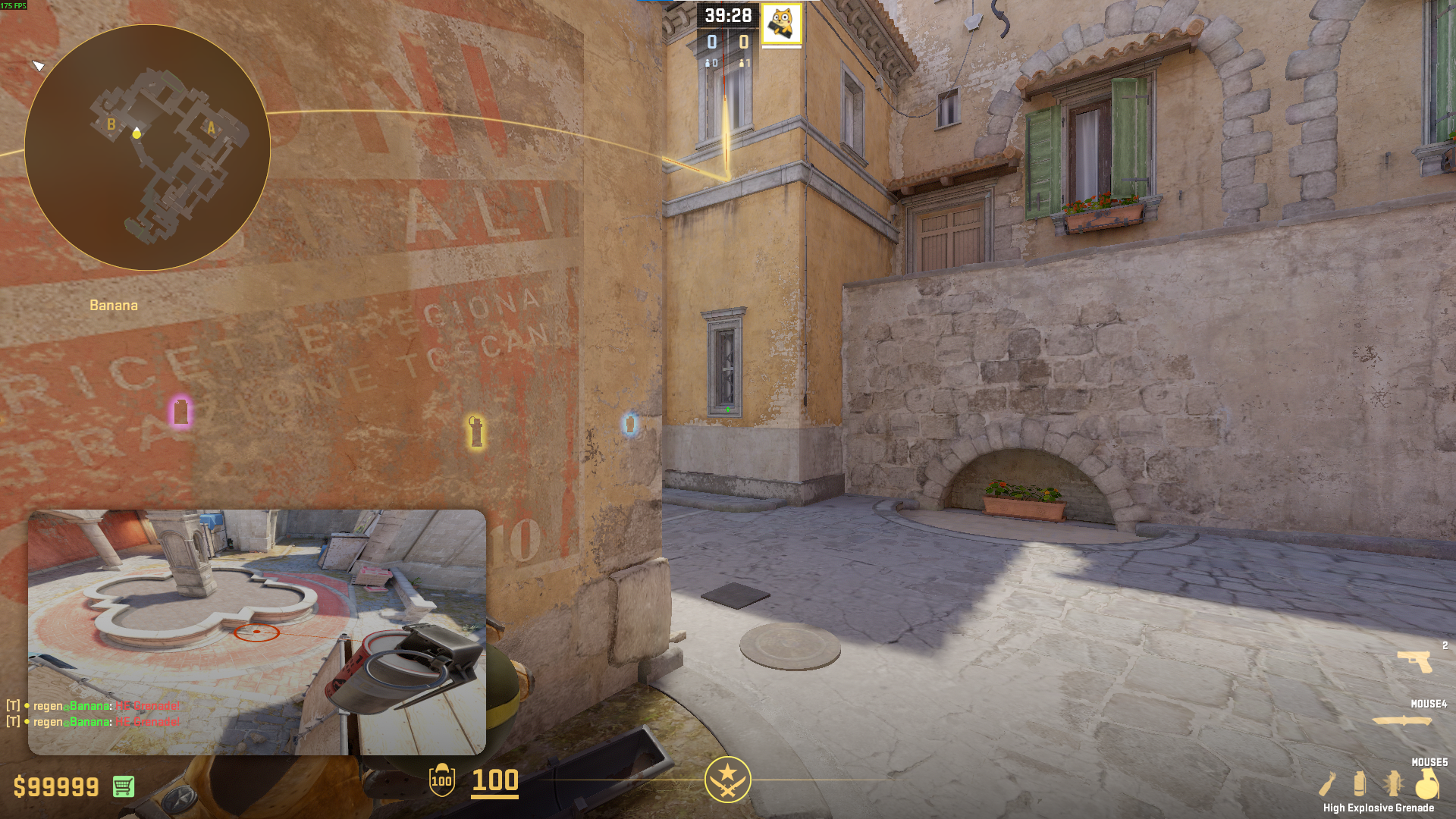Choose the yellow-glowing grenade lineup marker

click(x=475, y=431)
